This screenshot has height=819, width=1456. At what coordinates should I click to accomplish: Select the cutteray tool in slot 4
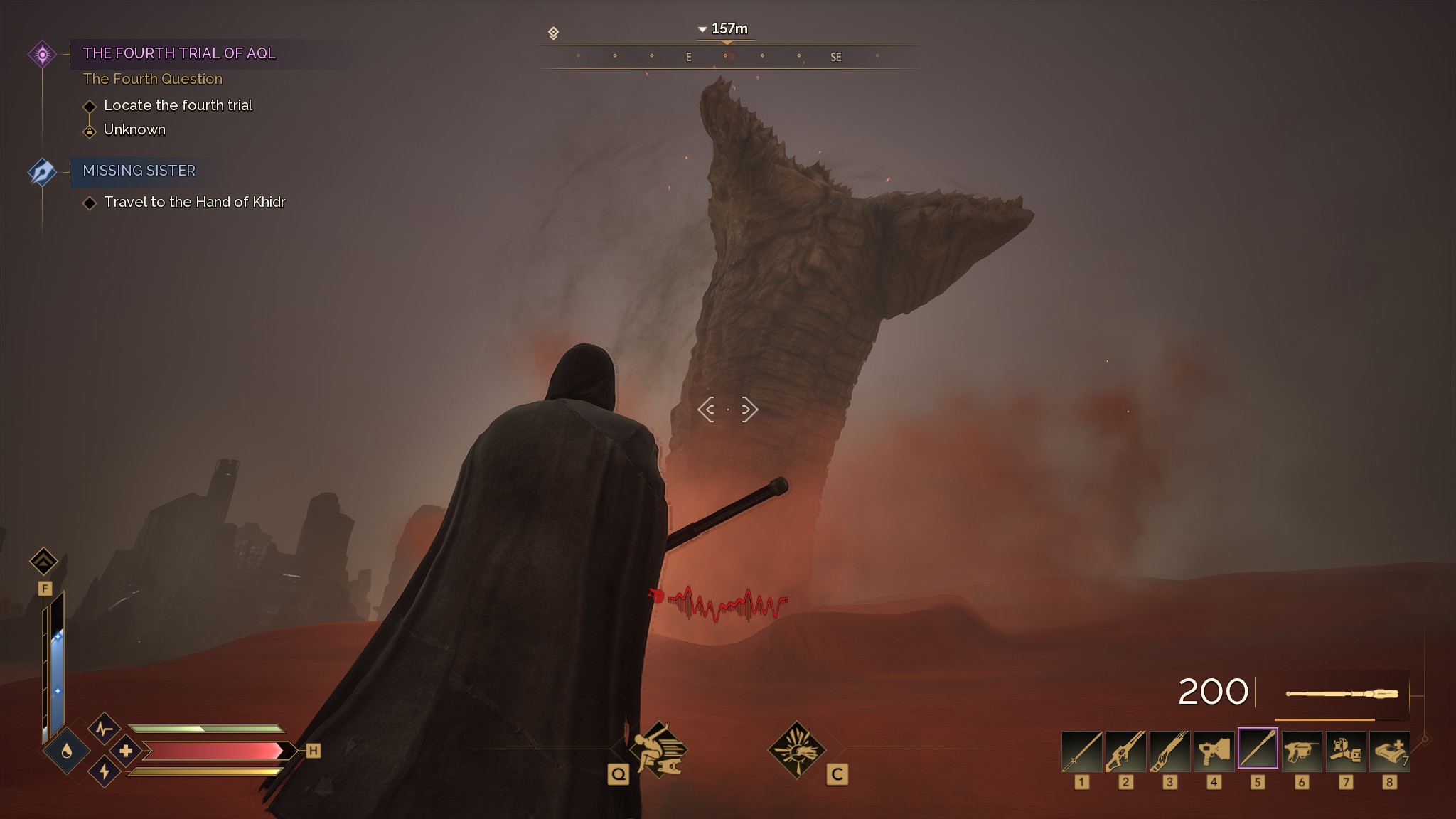pos(1214,751)
